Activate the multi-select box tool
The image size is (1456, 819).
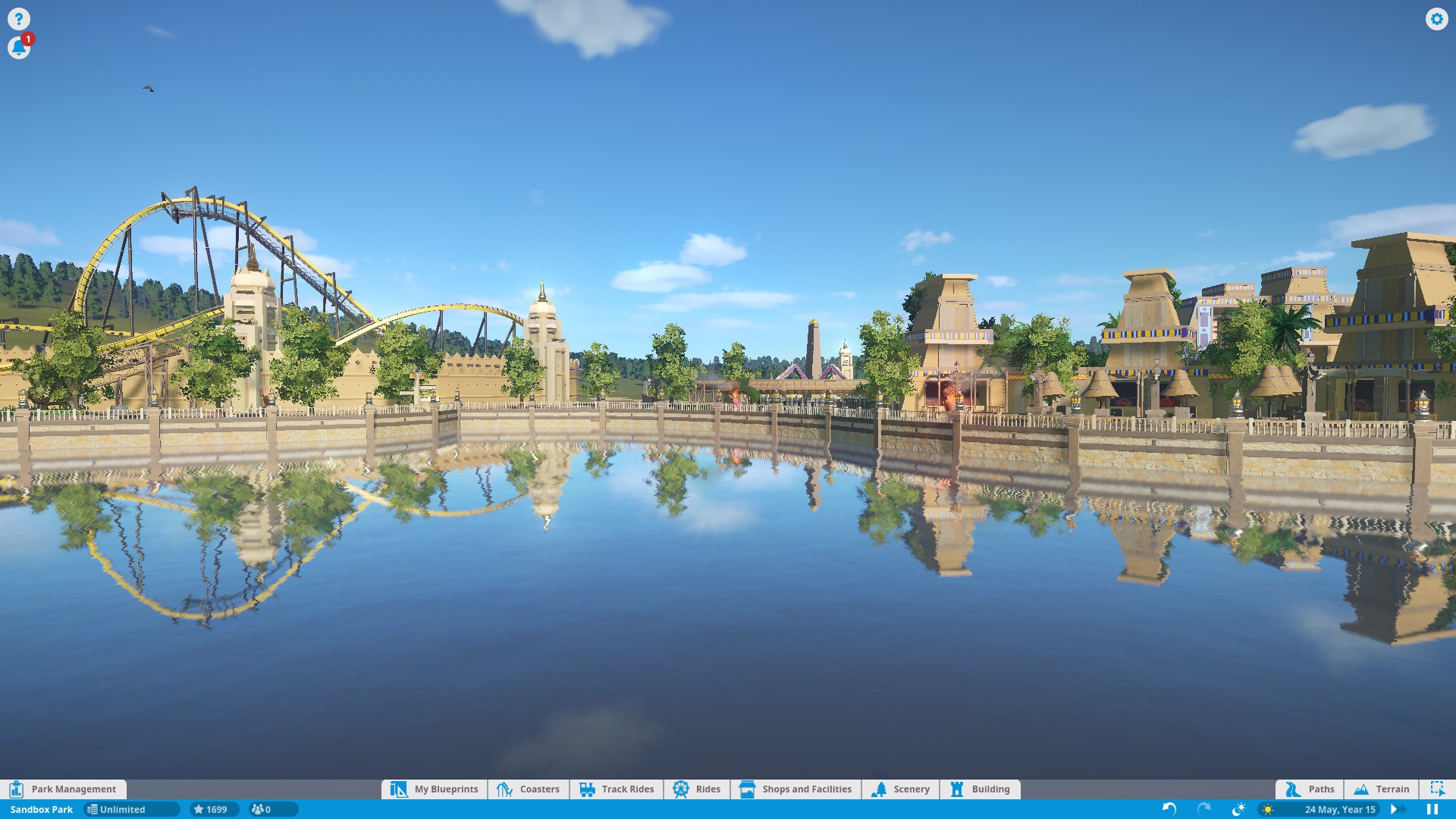click(1437, 789)
